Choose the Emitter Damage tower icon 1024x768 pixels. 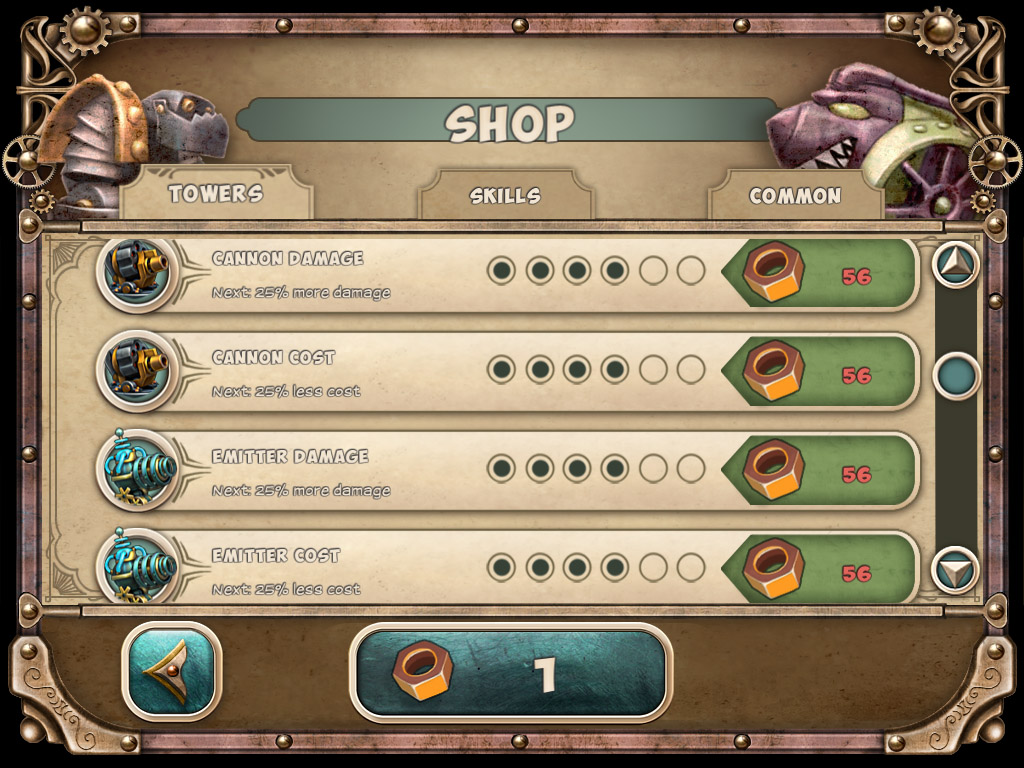[138, 470]
